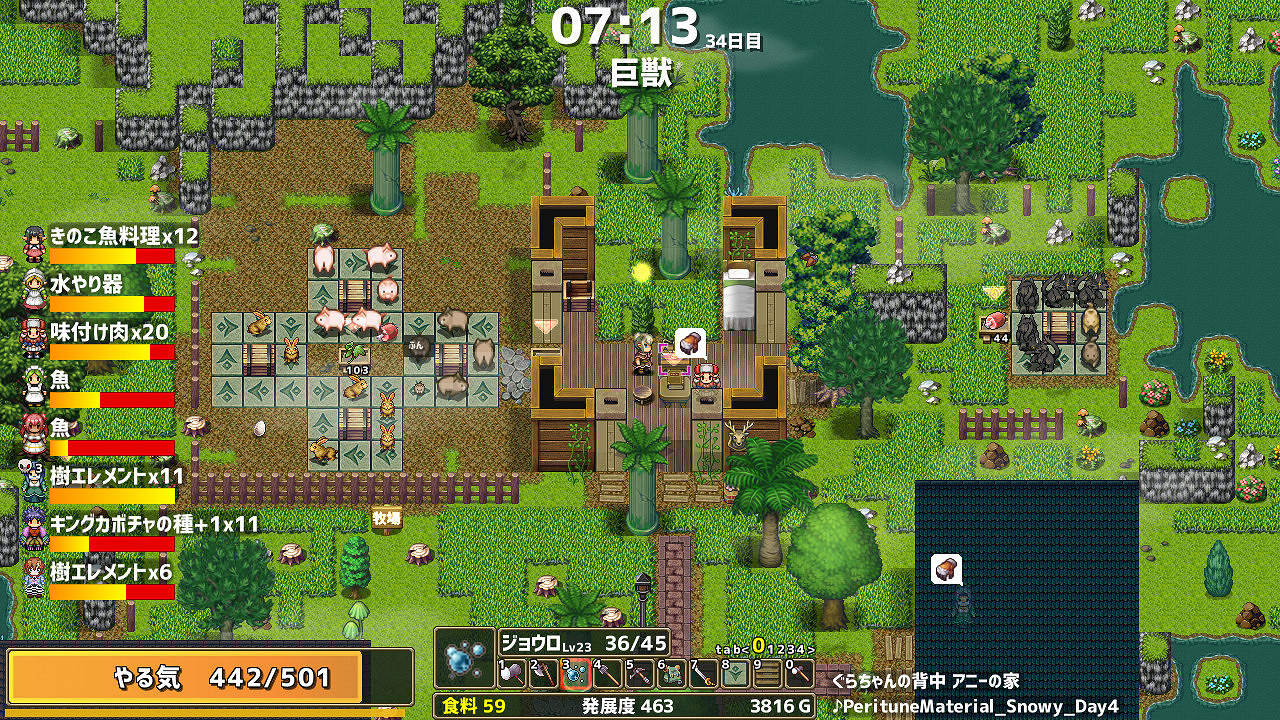This screenshot has height=720, width=1280.
Task: Select the hatchet in hotbar slot 0
Action: pyautogui.click(x=801, y=674)
